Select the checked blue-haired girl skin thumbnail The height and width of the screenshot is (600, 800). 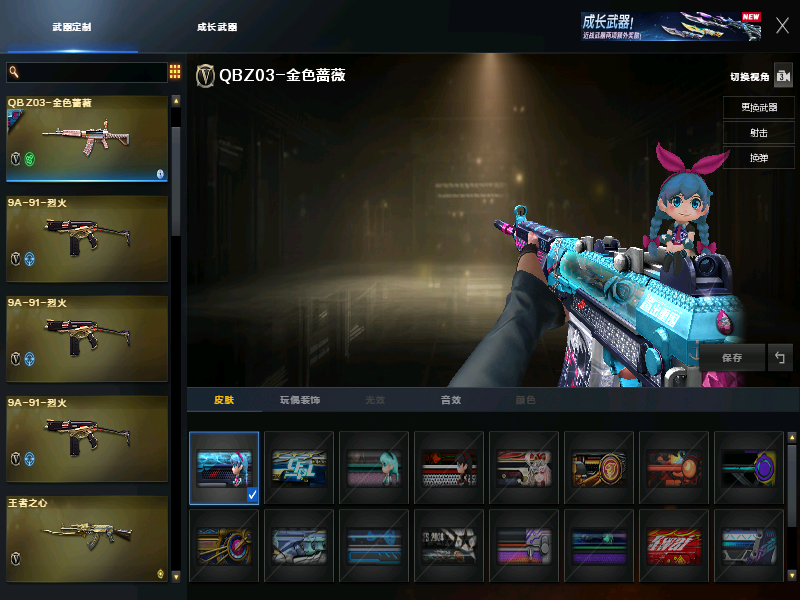tap(224, 467)
